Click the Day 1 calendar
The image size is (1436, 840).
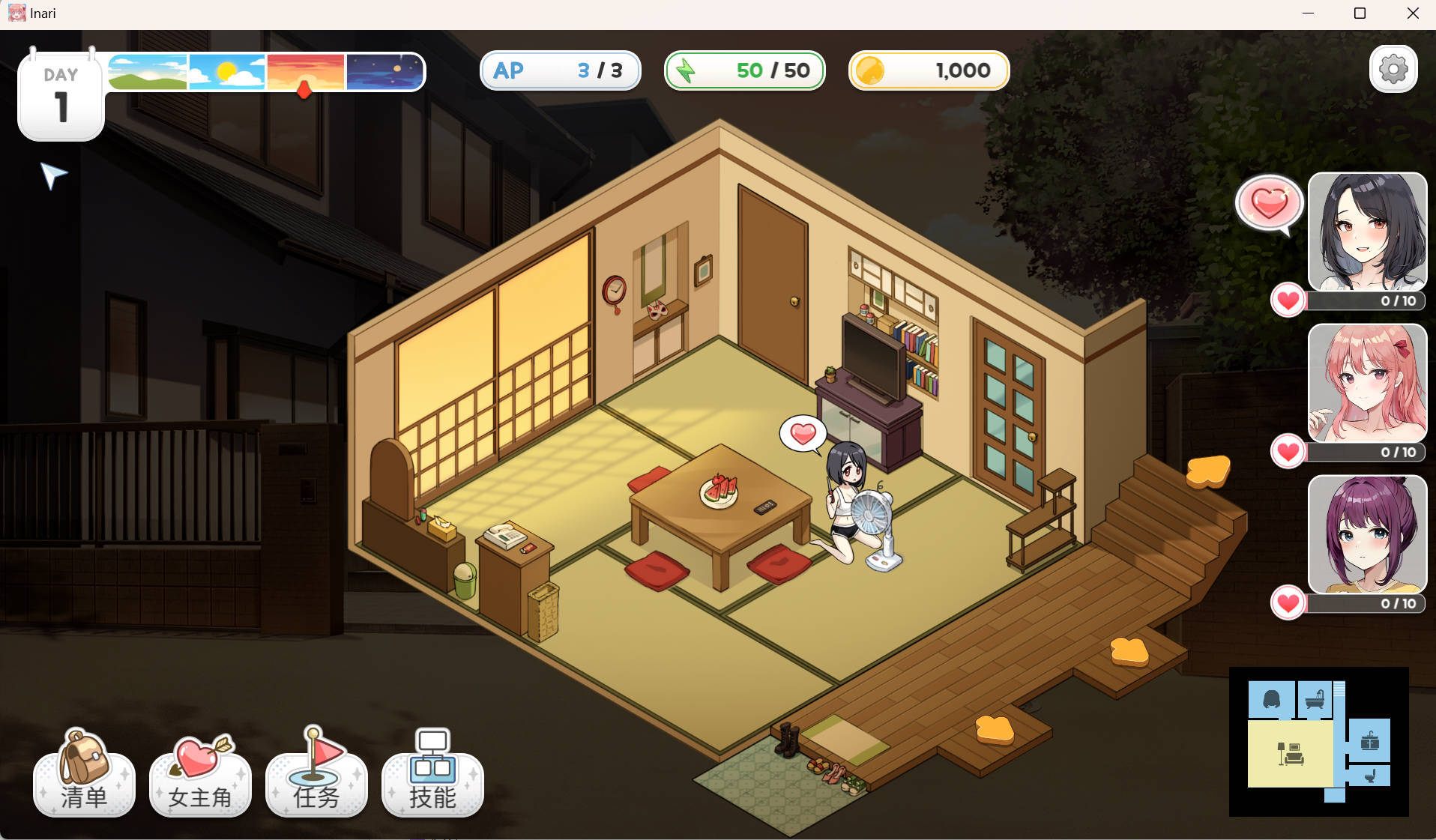(x=61, y=97)
